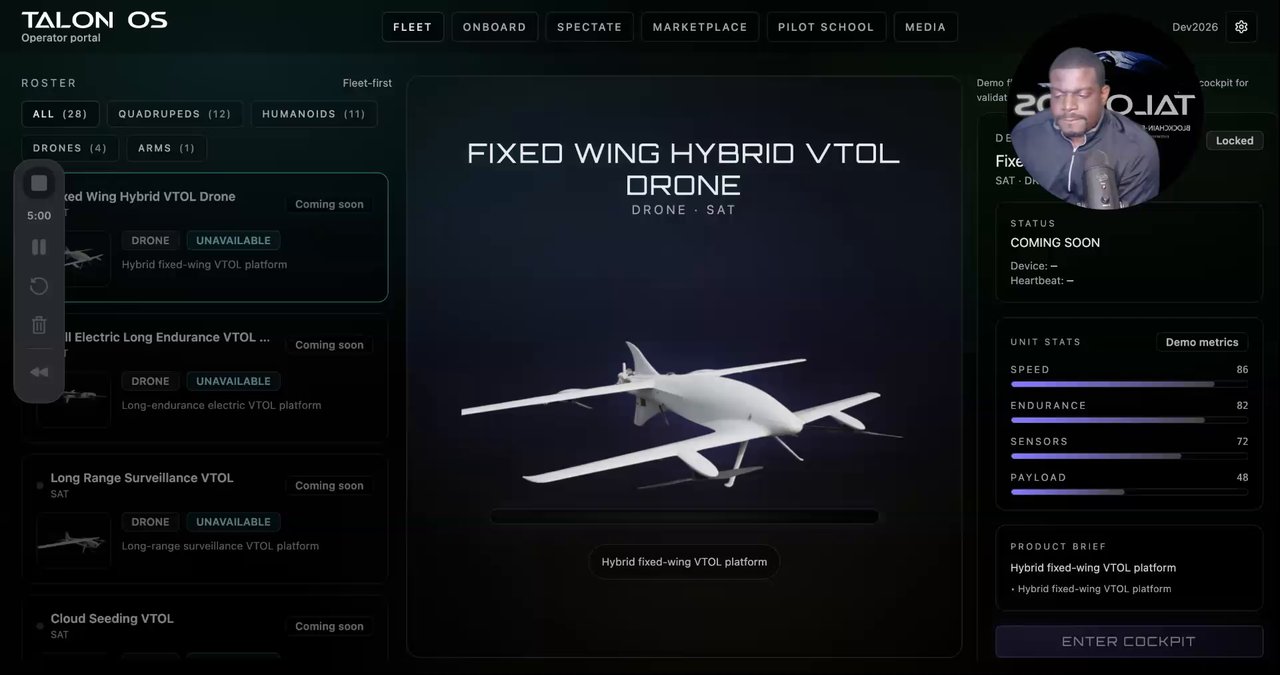Viewport: 1280px width, 675px height.
Task: Filter roster to Quadrupeds
Action: [175, 114]
